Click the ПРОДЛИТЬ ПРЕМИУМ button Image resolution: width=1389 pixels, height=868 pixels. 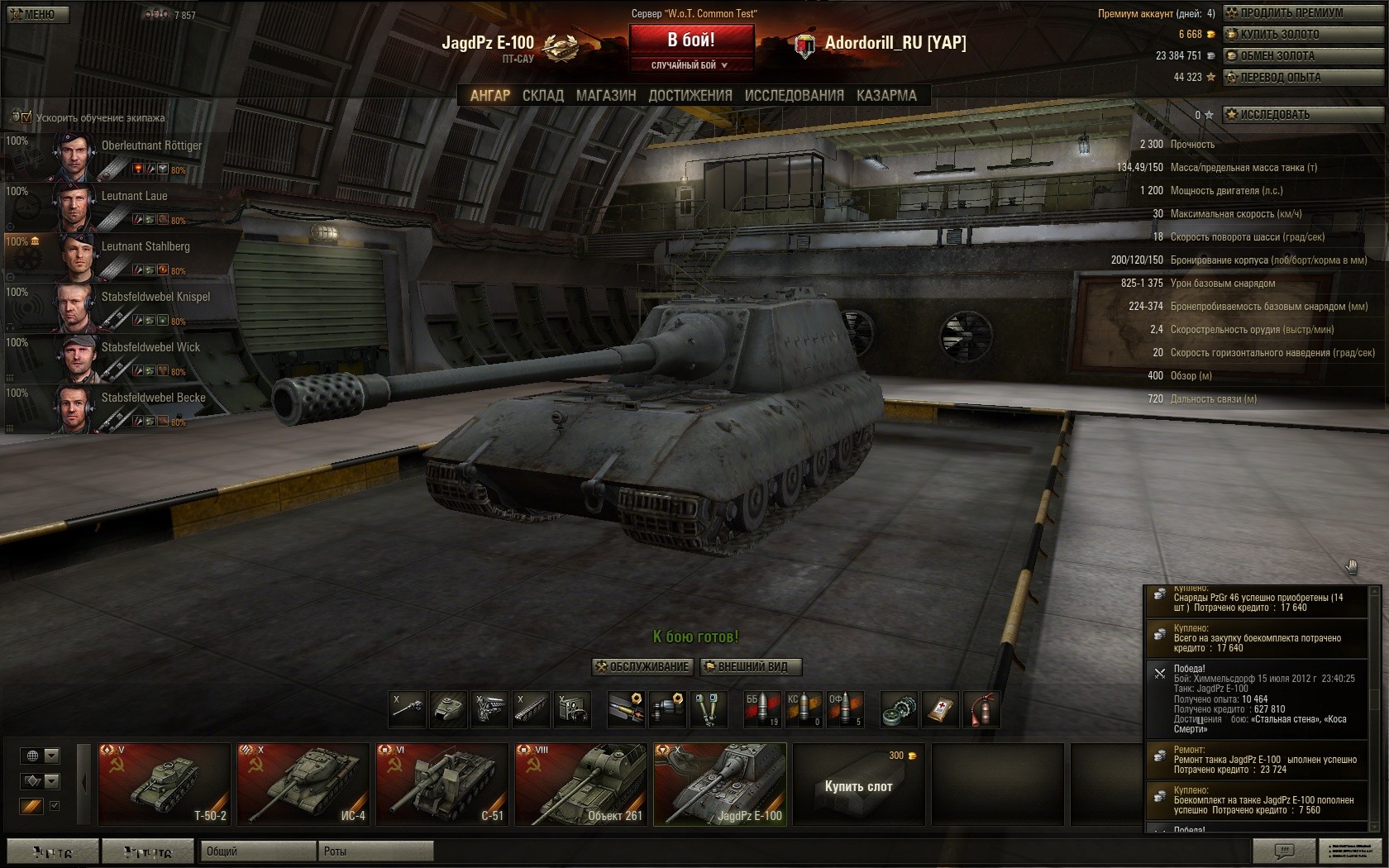click(1302, 13)
